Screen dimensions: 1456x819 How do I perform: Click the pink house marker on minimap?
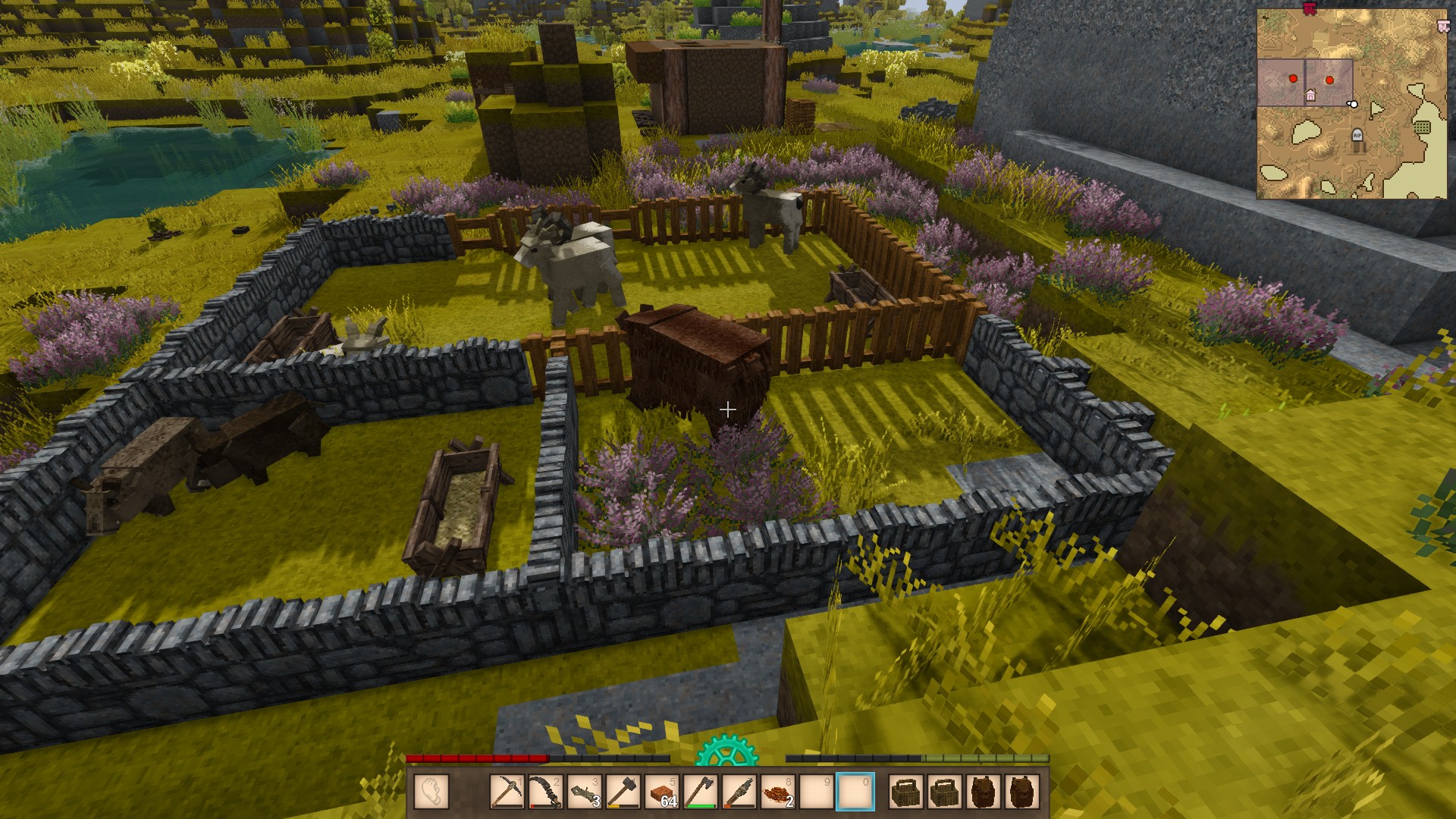click(x=1310, y=96)
